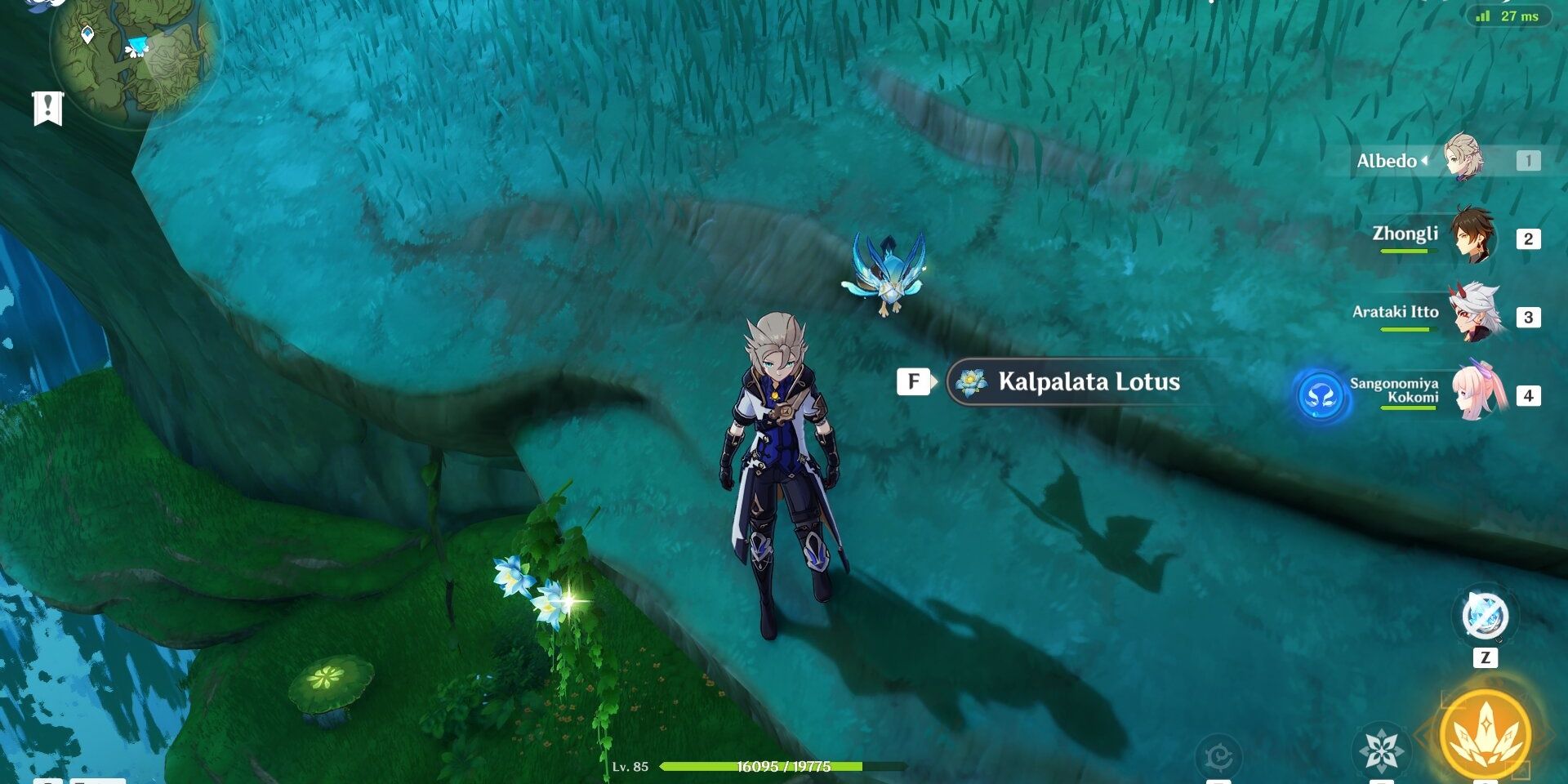Click the green EXP bar showing 16095/19775
Screen dimensions: 1568x784
tap(784, 769)
